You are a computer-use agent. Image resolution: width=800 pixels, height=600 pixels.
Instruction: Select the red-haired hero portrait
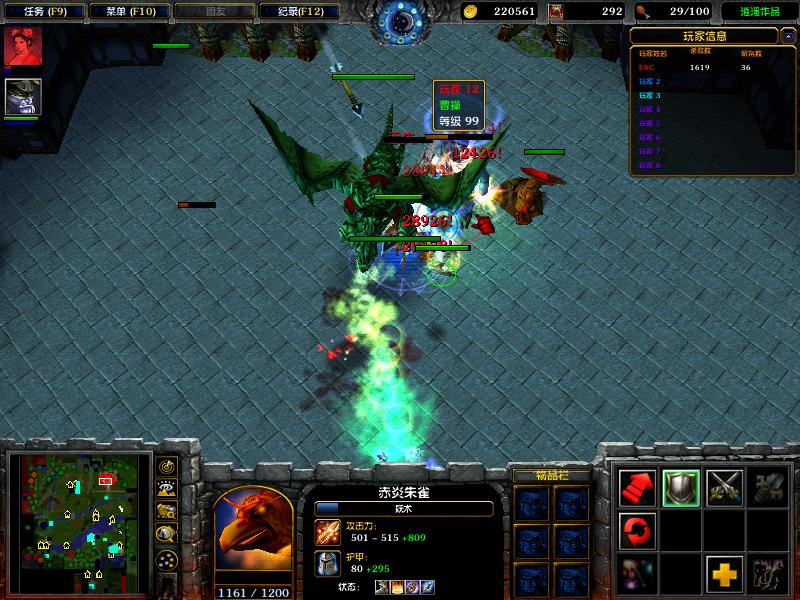(22, 46)
